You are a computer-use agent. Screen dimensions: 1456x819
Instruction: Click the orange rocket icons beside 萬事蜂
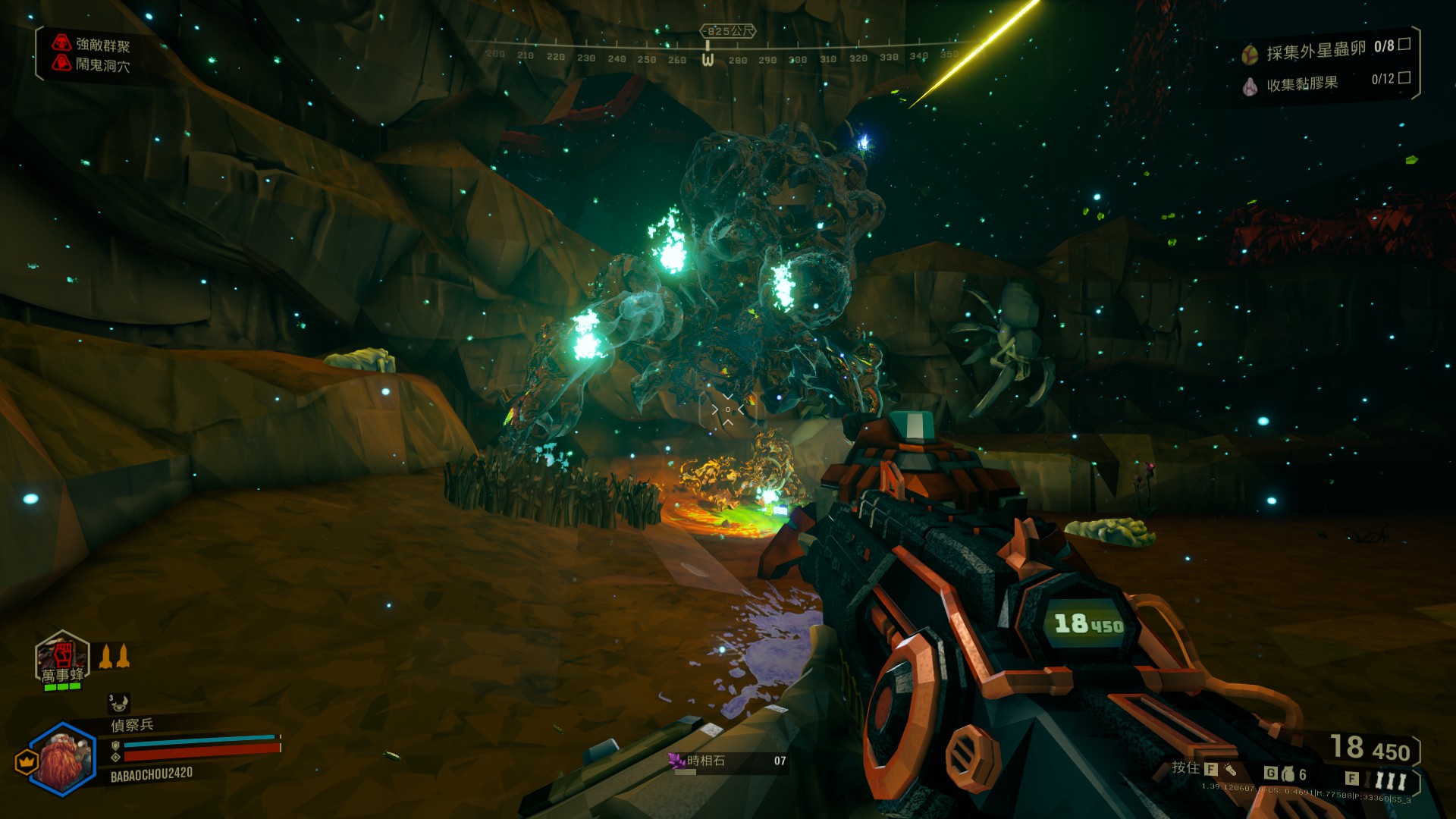point(115,656)
